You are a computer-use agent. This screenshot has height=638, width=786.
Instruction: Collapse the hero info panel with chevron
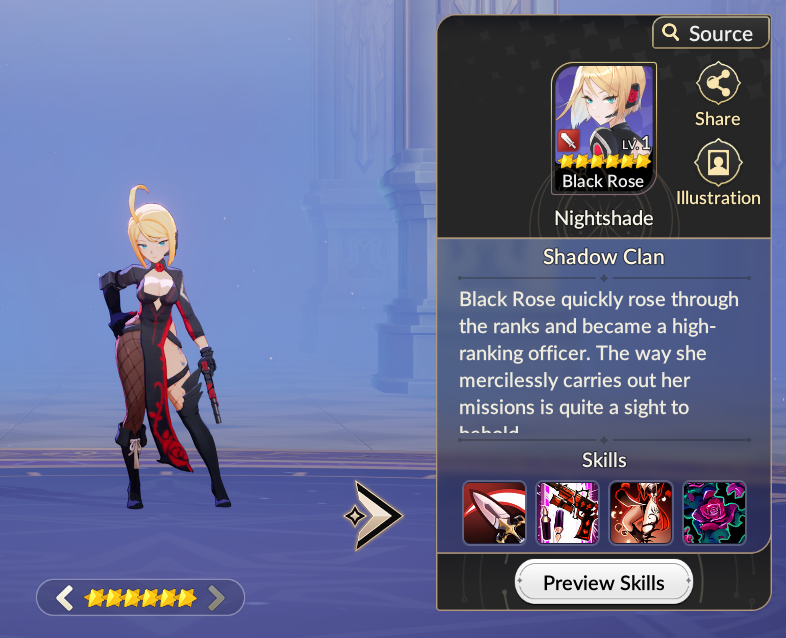point(377,515)
